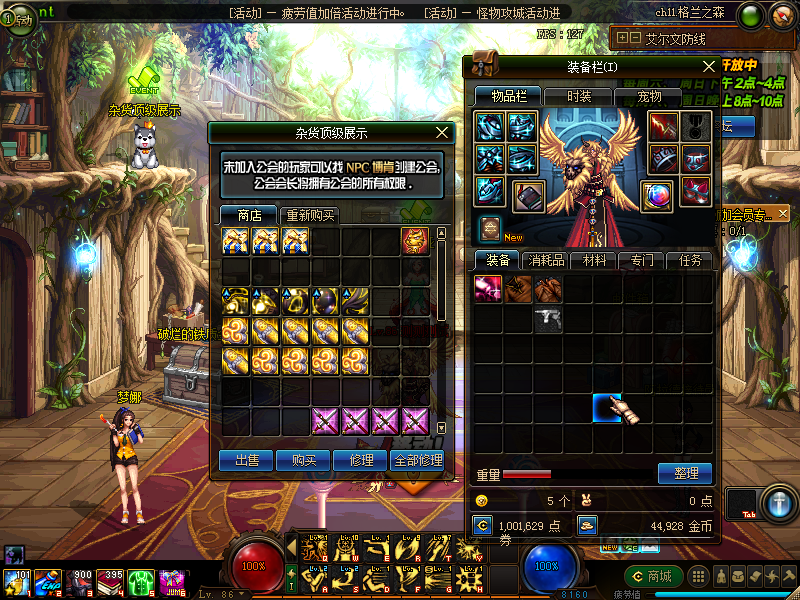Select the red flame item in shop

coord(416,241)
